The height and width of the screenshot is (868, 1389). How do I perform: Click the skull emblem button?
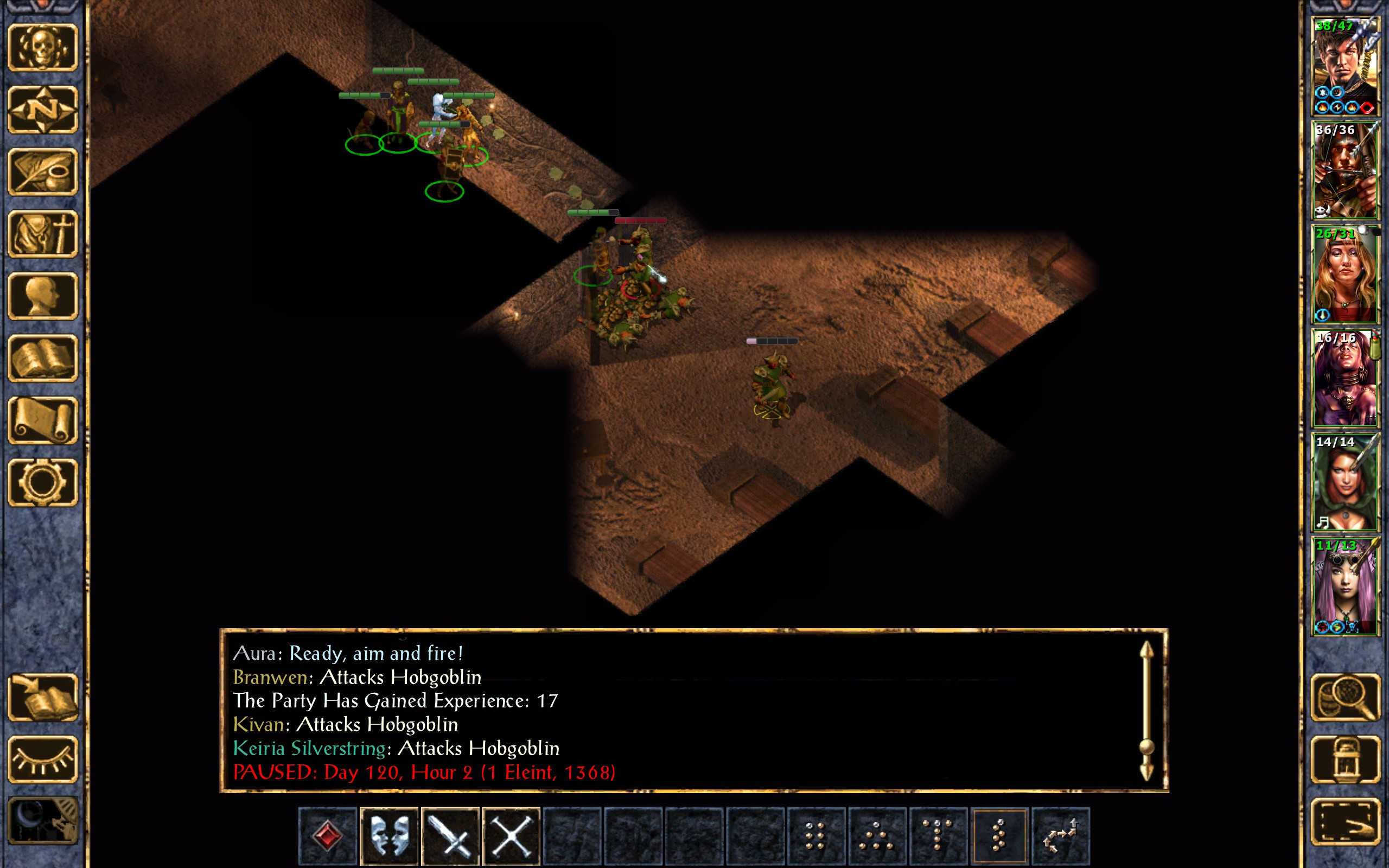click(x=43, y=48)
